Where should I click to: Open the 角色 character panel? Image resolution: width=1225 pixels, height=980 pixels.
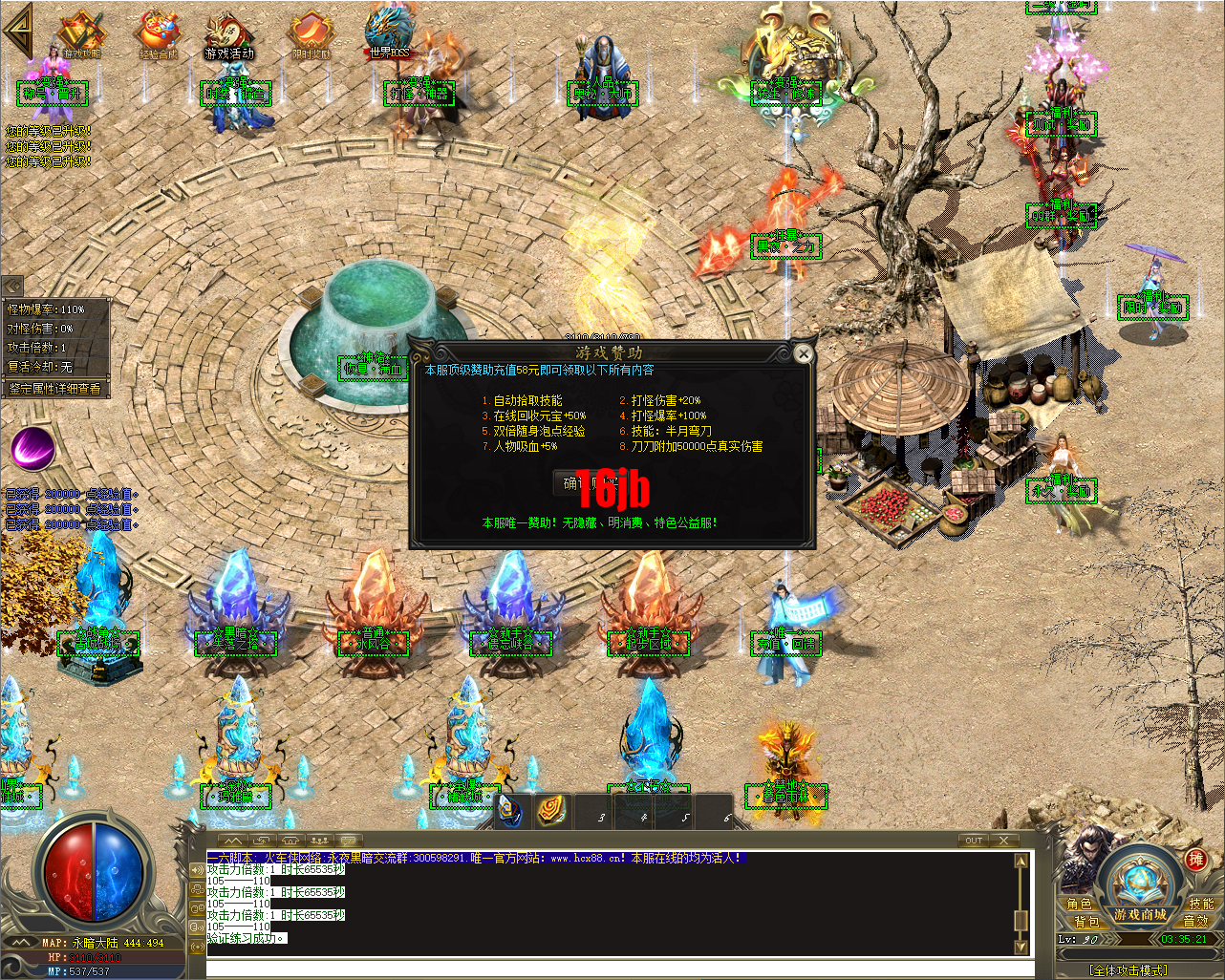[x=1081, y=902]
